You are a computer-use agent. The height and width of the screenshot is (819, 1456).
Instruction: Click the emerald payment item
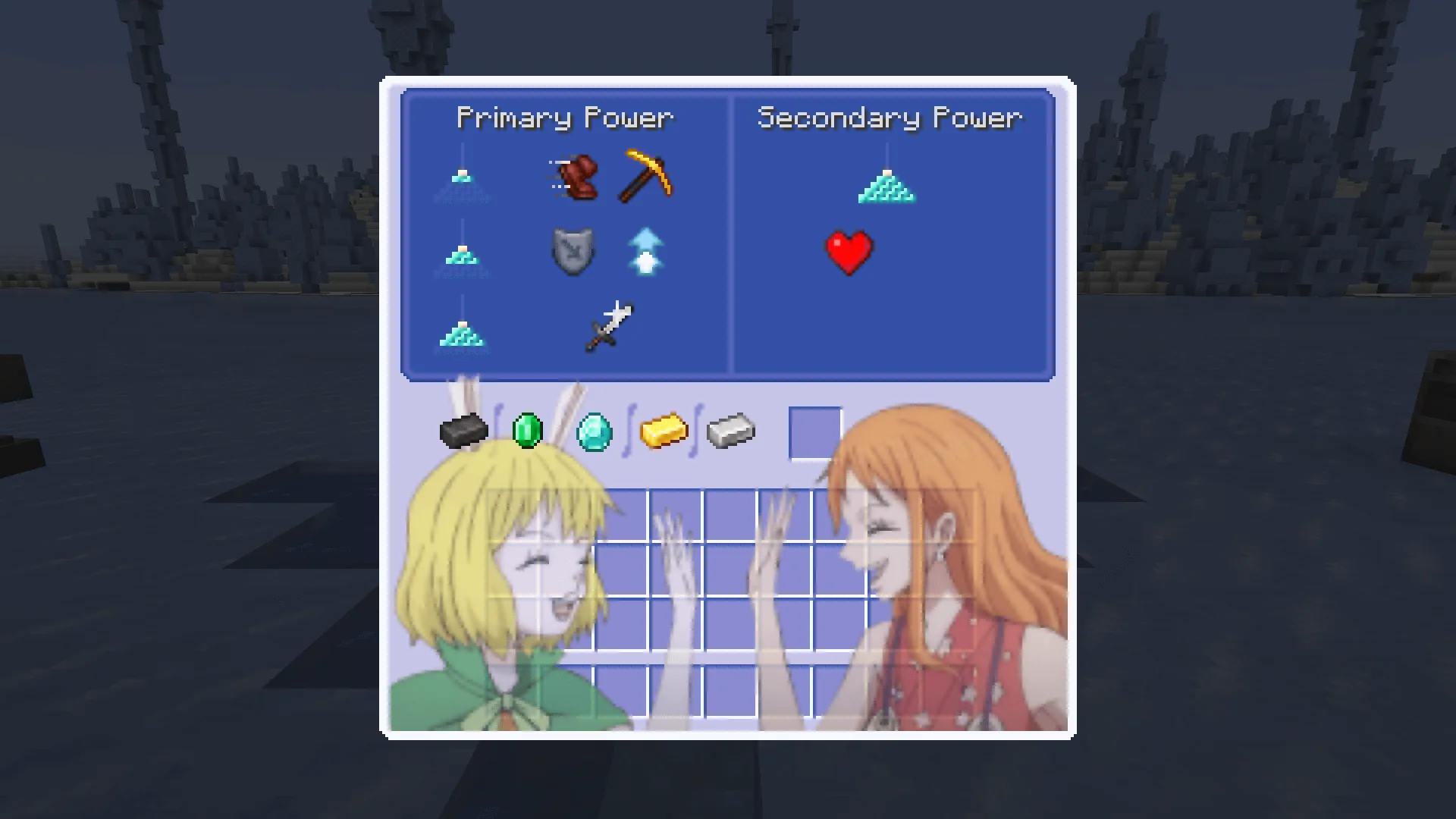coord(529,431)
